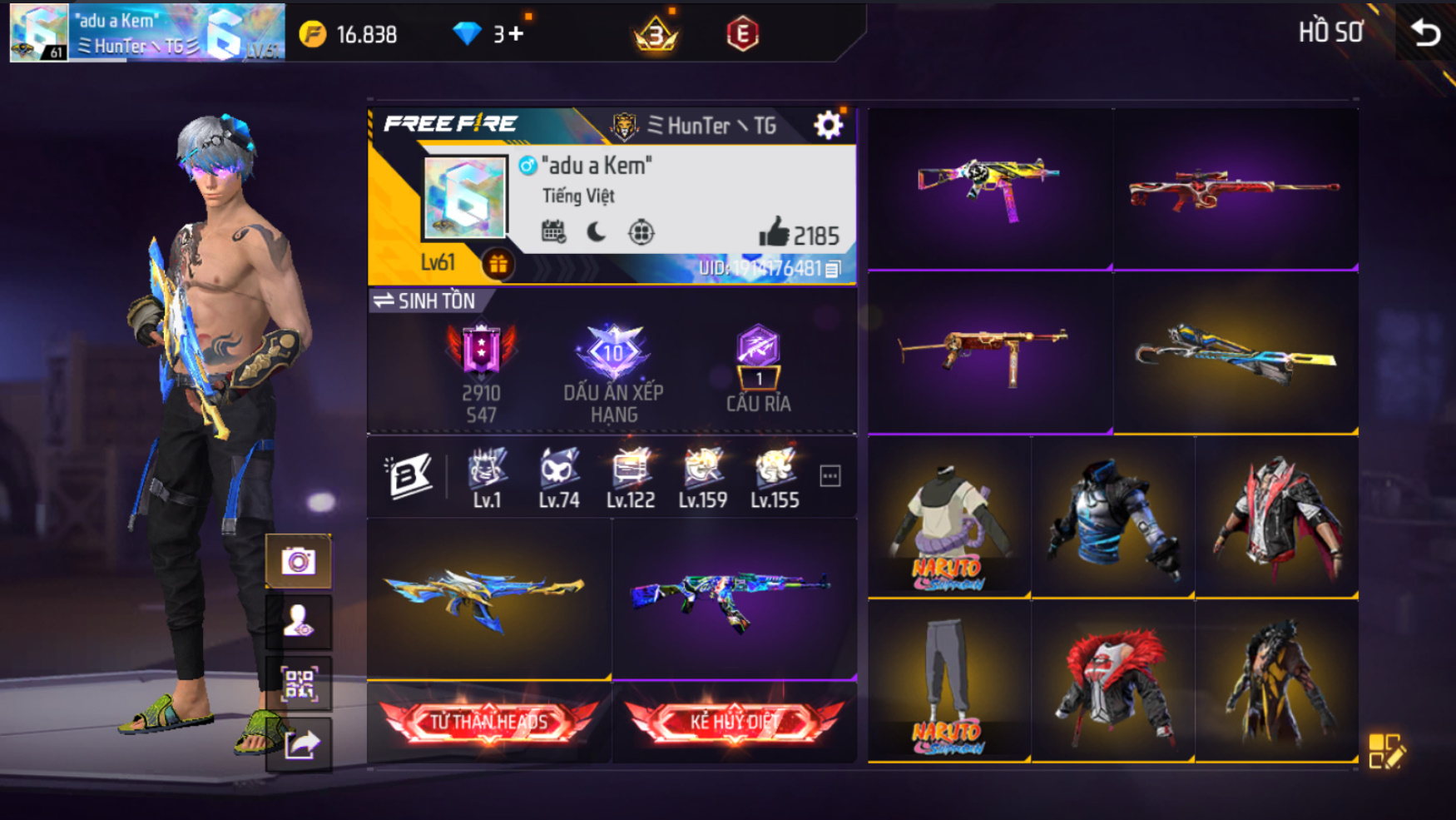The height and width of the screenshot is (820, 1456).
Task: Open profile settings gear icon
Action: click(x=828, y=126)
